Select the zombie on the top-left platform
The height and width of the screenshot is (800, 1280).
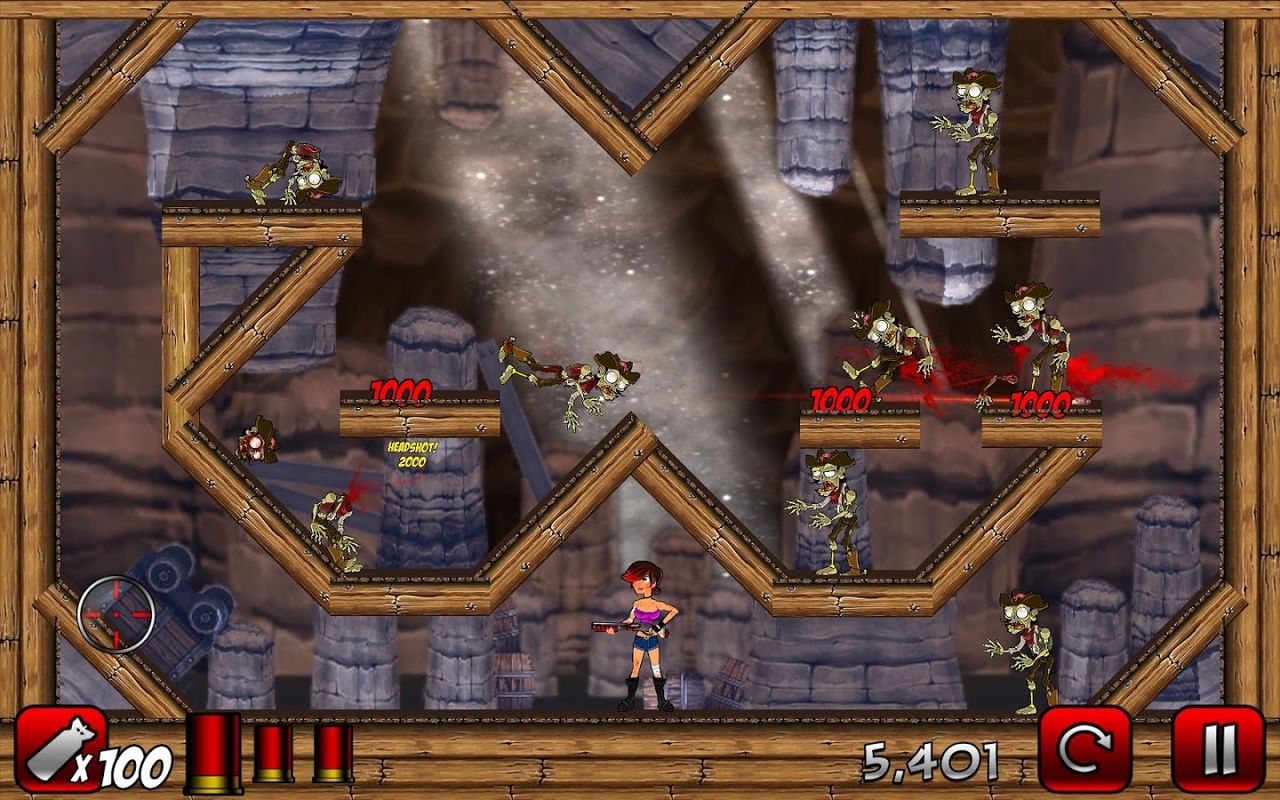point(295,175)
